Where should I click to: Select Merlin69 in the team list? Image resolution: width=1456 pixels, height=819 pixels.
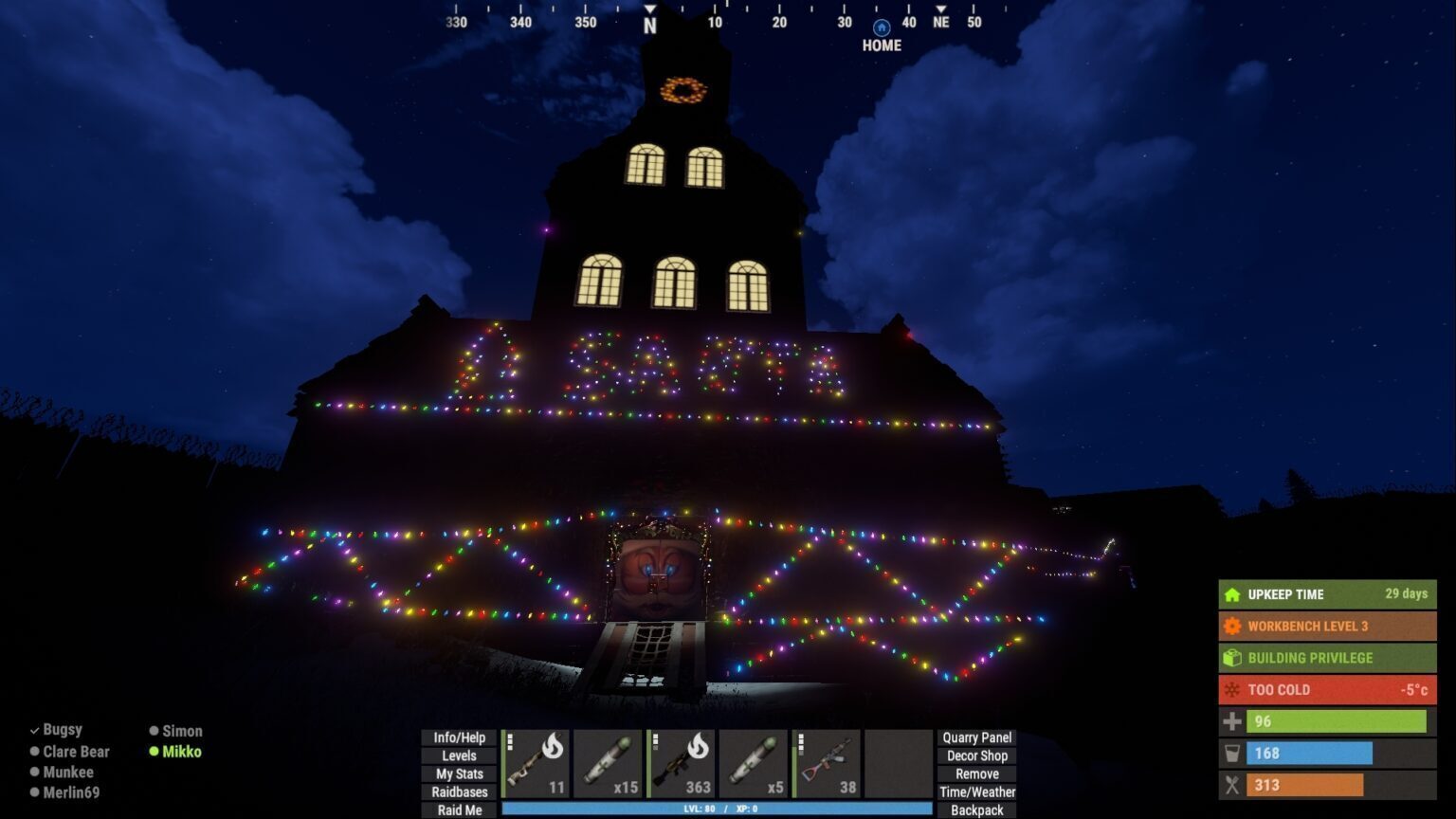(71, 792)
